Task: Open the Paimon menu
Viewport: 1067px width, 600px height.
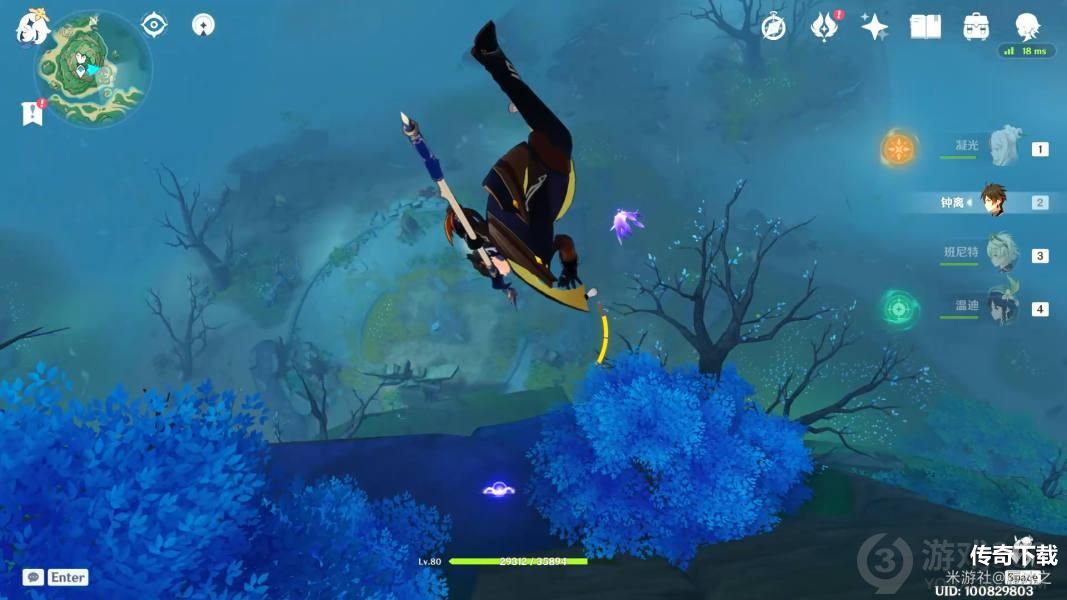Action: [32, 27]
